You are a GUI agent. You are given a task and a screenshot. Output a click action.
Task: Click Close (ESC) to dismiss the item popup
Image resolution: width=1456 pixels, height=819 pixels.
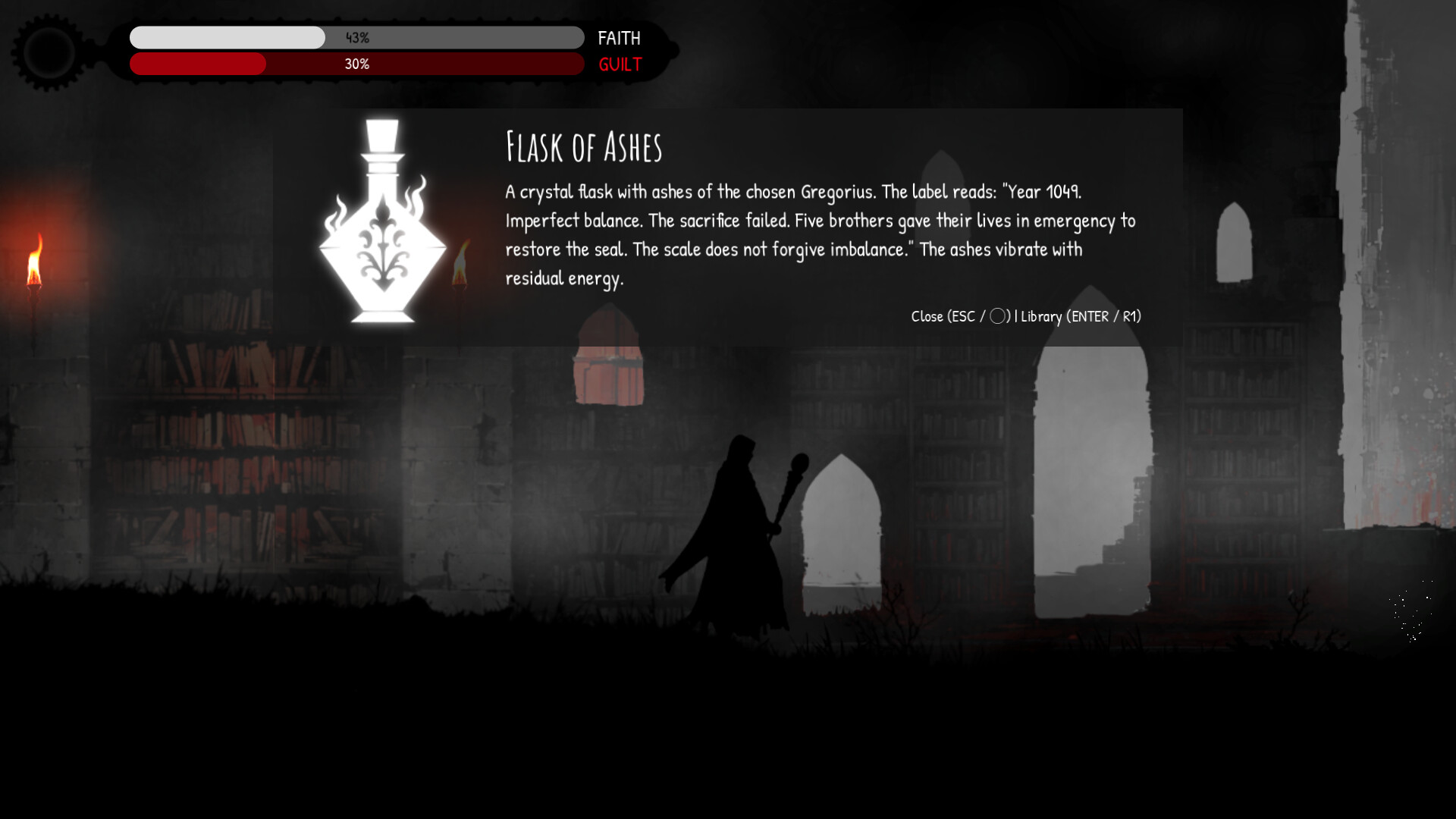coord(944,317)
